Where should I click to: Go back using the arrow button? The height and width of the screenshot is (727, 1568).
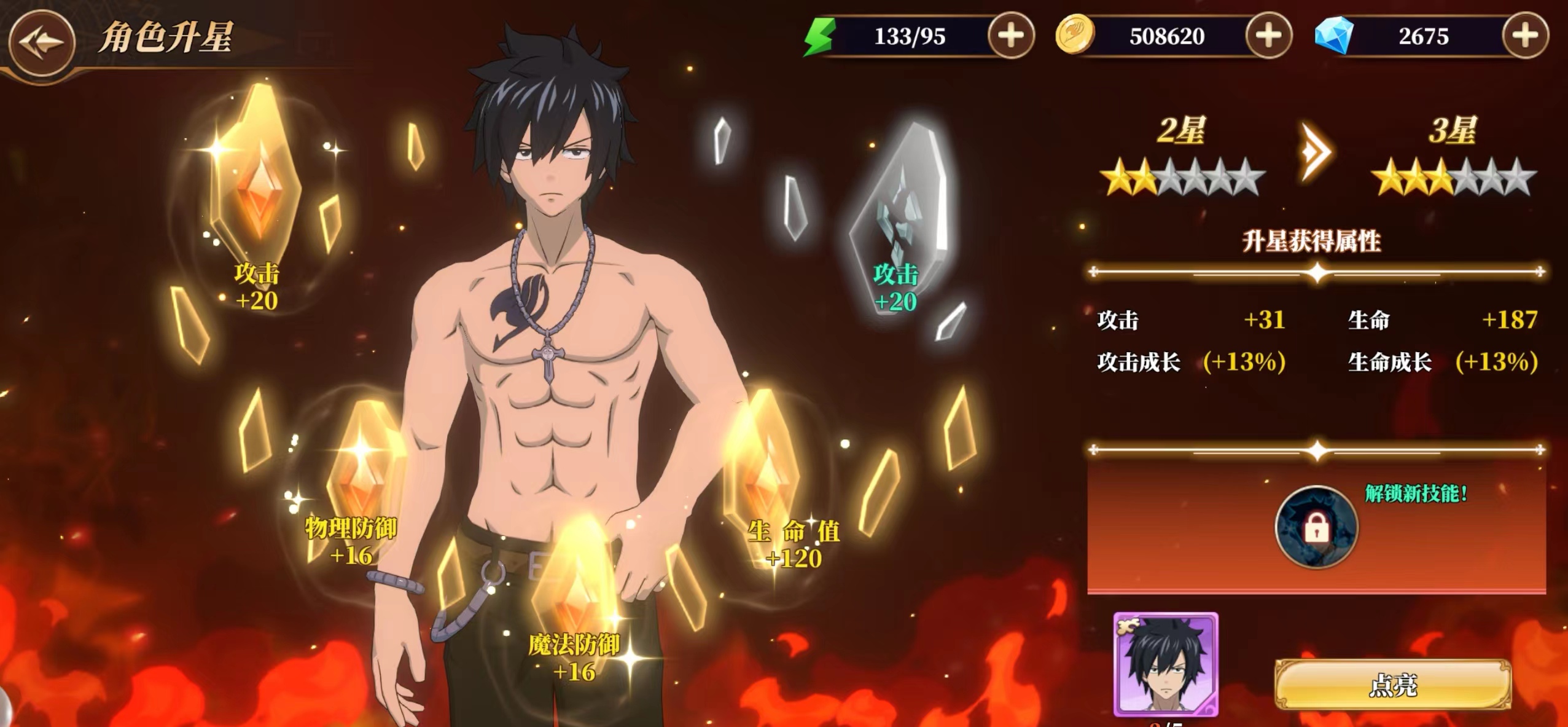tap(42, 42)
